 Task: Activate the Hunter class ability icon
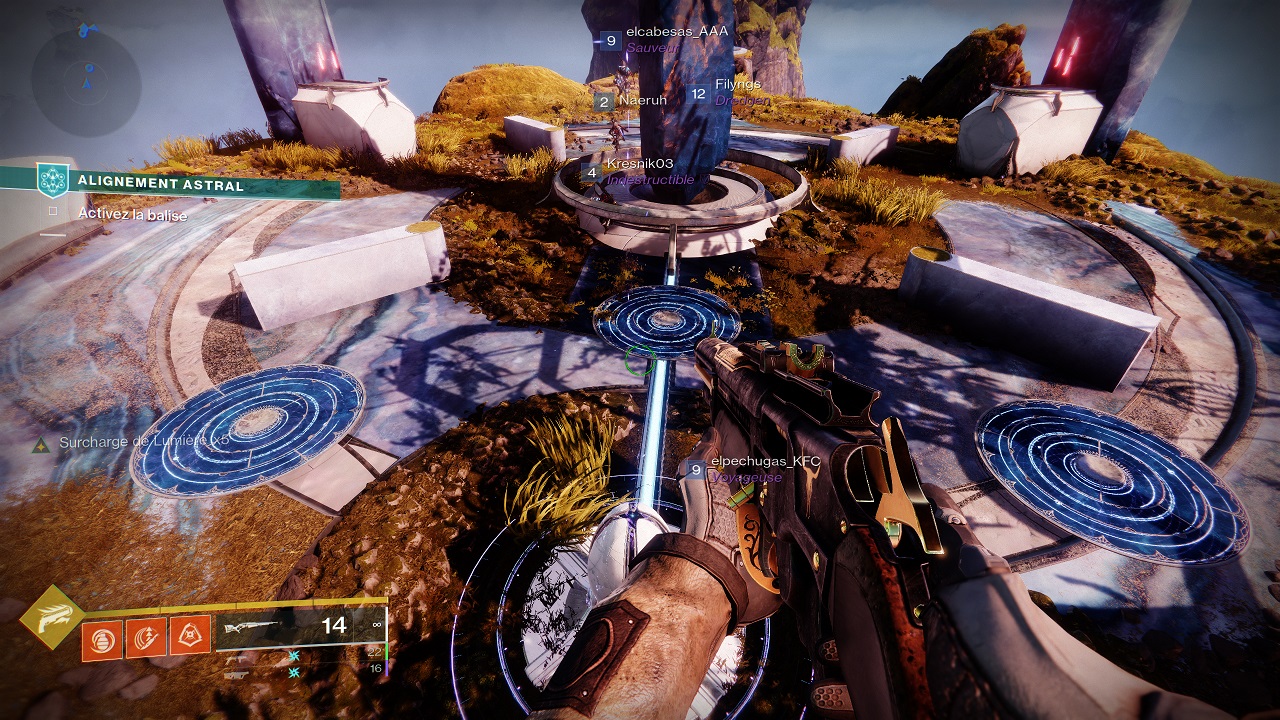[189, 637]
